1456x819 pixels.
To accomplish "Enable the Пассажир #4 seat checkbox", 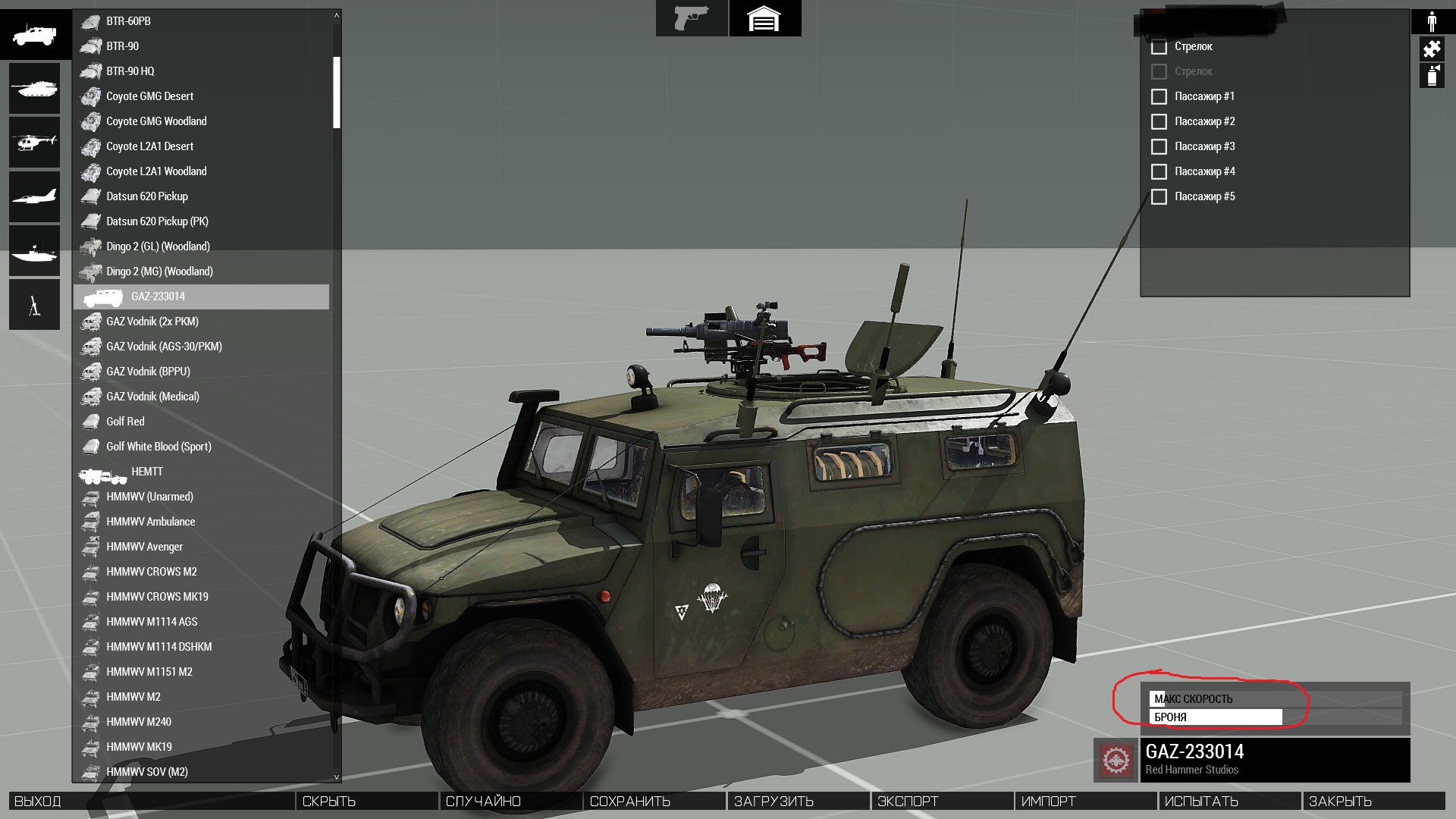I will 1159,172.
